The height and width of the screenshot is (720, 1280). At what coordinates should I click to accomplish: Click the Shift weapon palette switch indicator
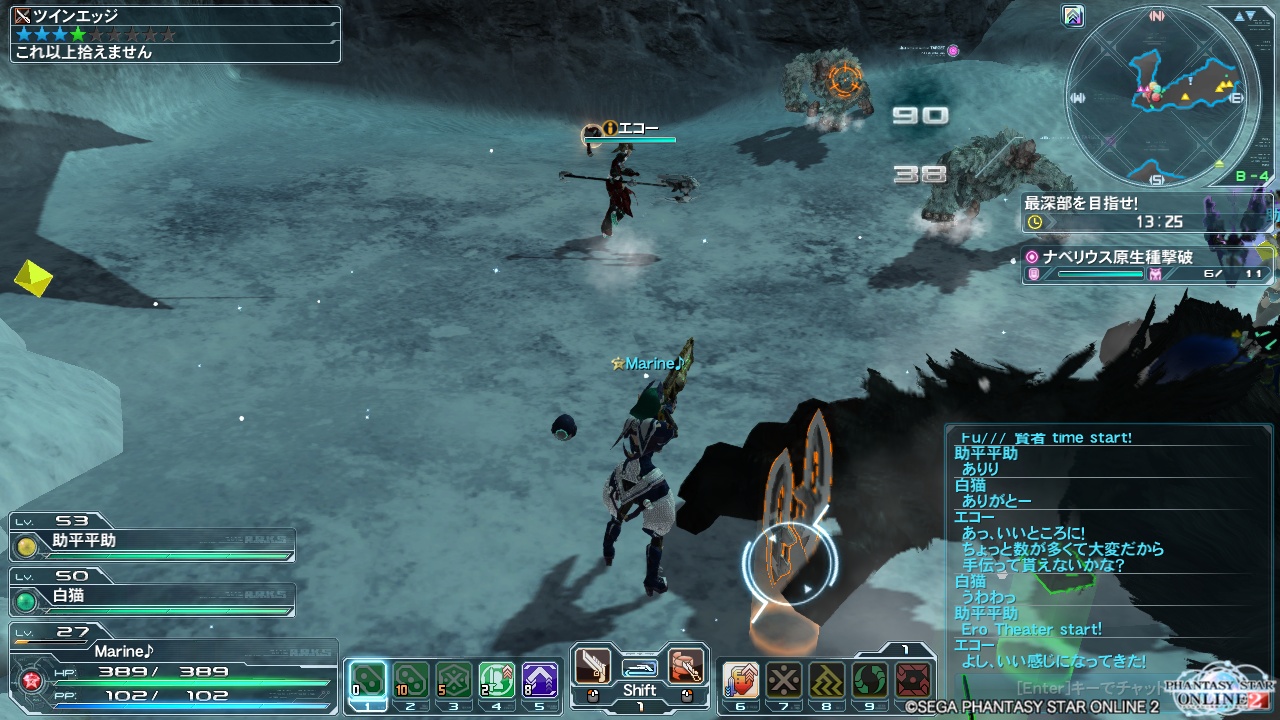pos(639,690)
